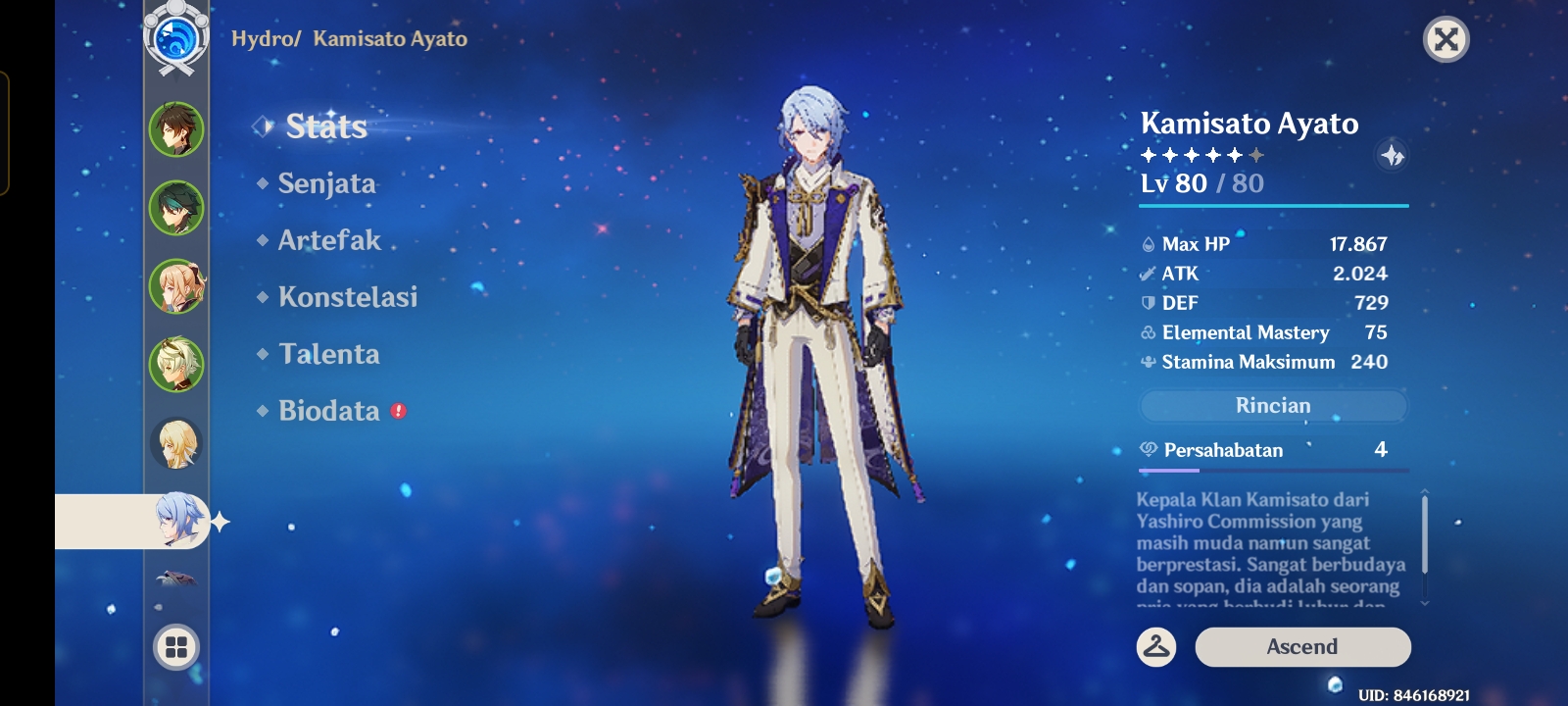Open the Konstelasi section
Viewport: 1568px width, 706px height.
pyautogui.click(x=348, y=297)
